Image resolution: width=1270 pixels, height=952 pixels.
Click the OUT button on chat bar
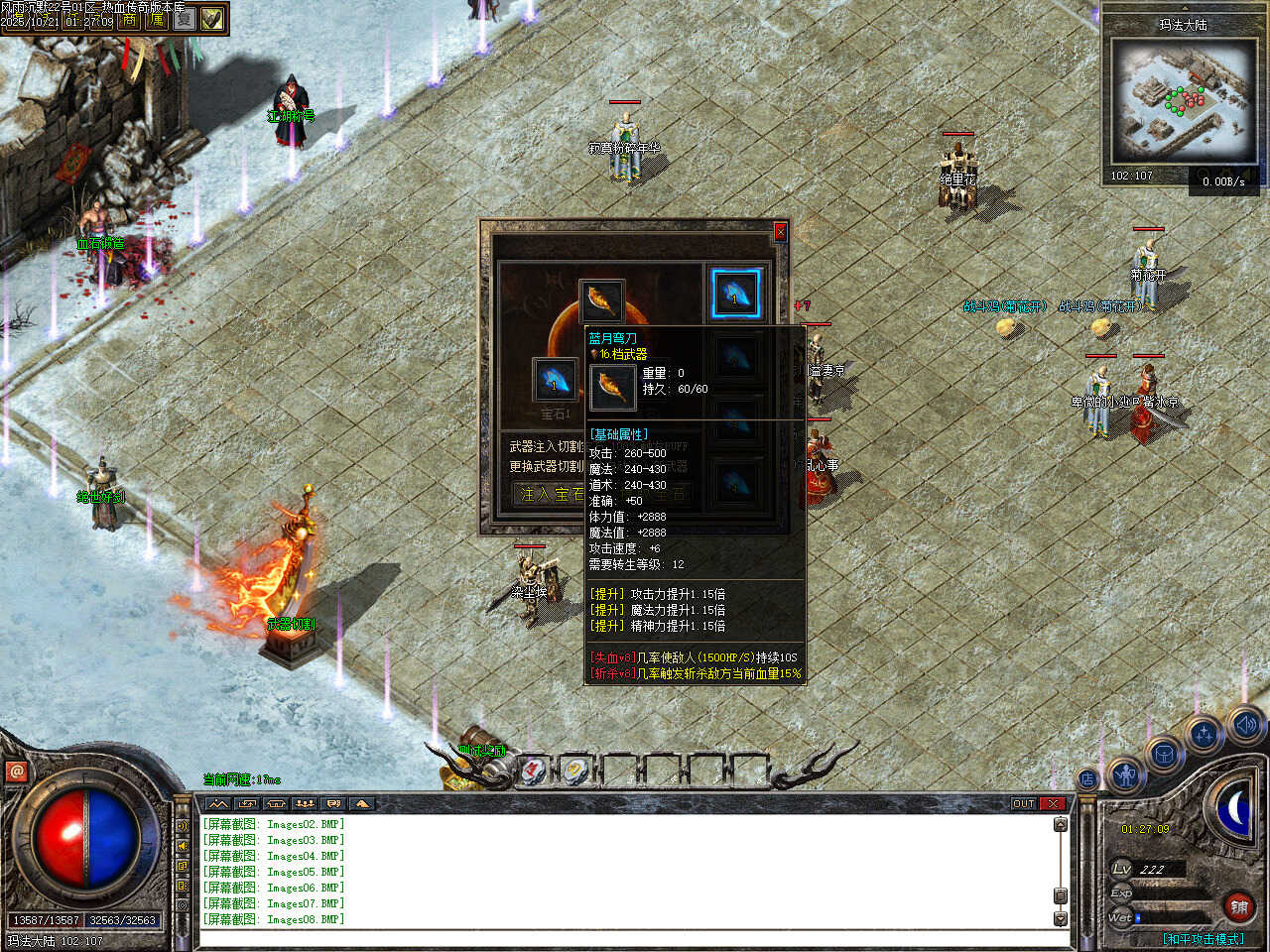pos(1023,803)
